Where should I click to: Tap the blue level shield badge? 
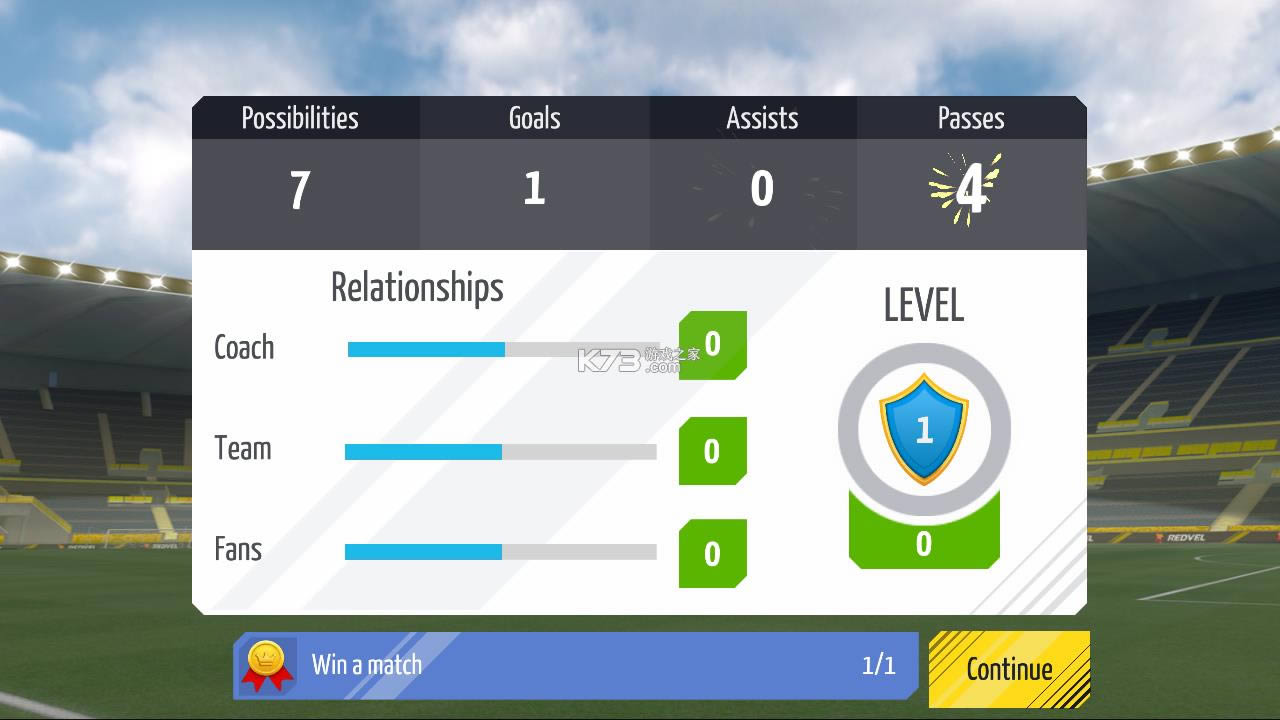coord(923,429)
